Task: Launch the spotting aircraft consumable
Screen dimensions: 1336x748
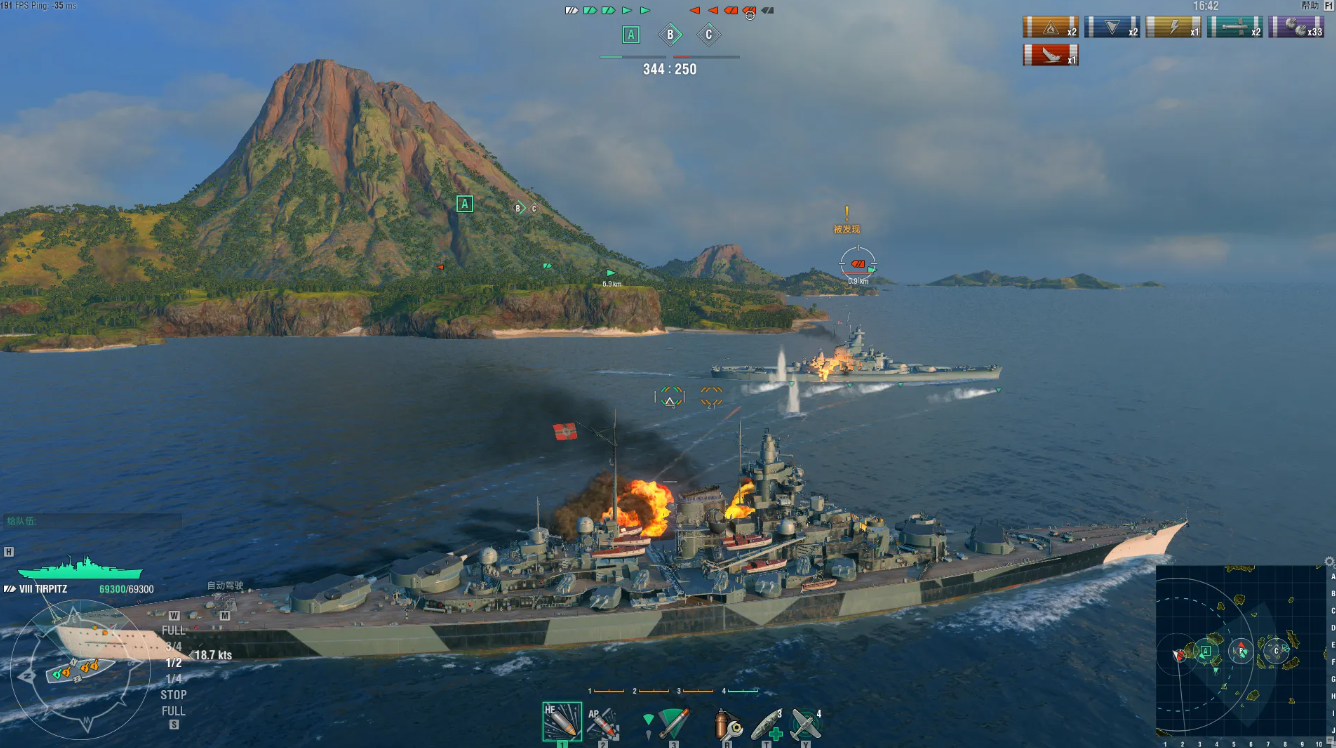Action: pyautogui.click(x=805, y=723)
